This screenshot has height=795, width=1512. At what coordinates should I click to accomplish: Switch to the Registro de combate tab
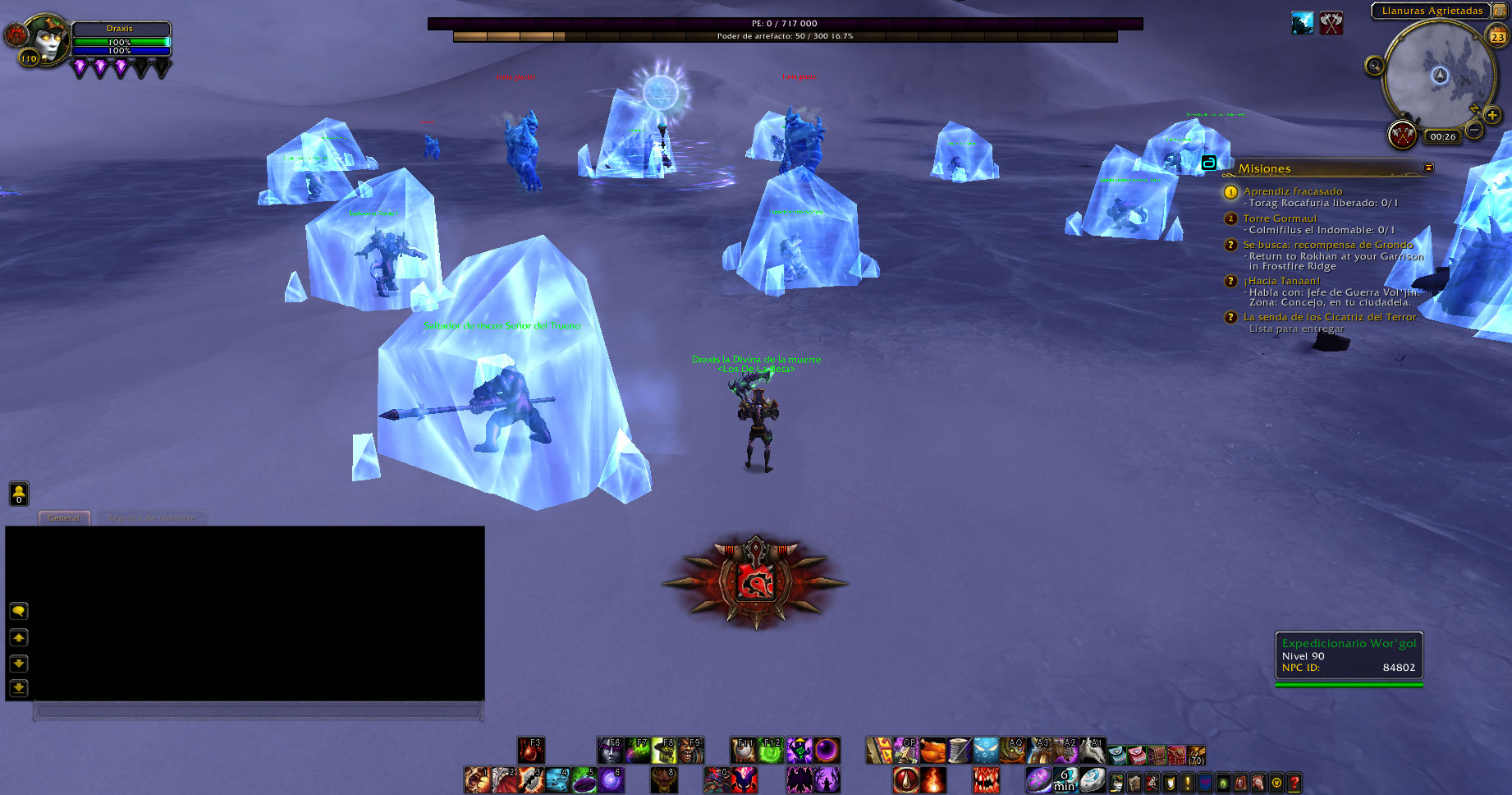click(151, 518)
